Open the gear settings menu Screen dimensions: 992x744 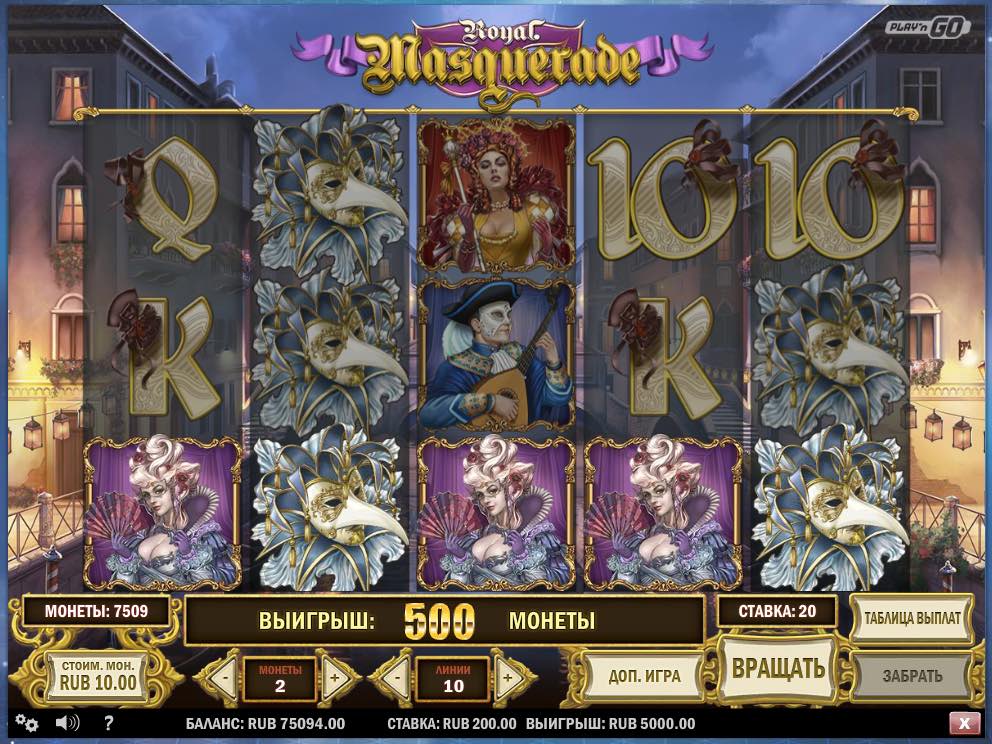point(27,723)
